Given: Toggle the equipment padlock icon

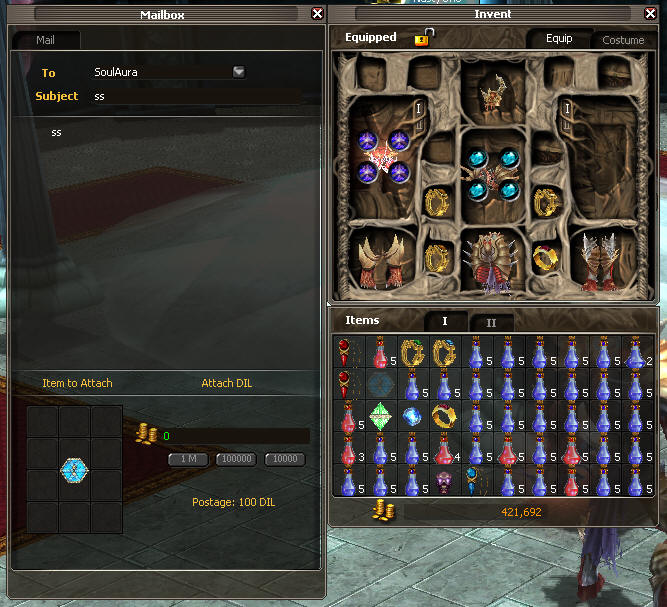Looking at the screenshot, I should [423, 38].
